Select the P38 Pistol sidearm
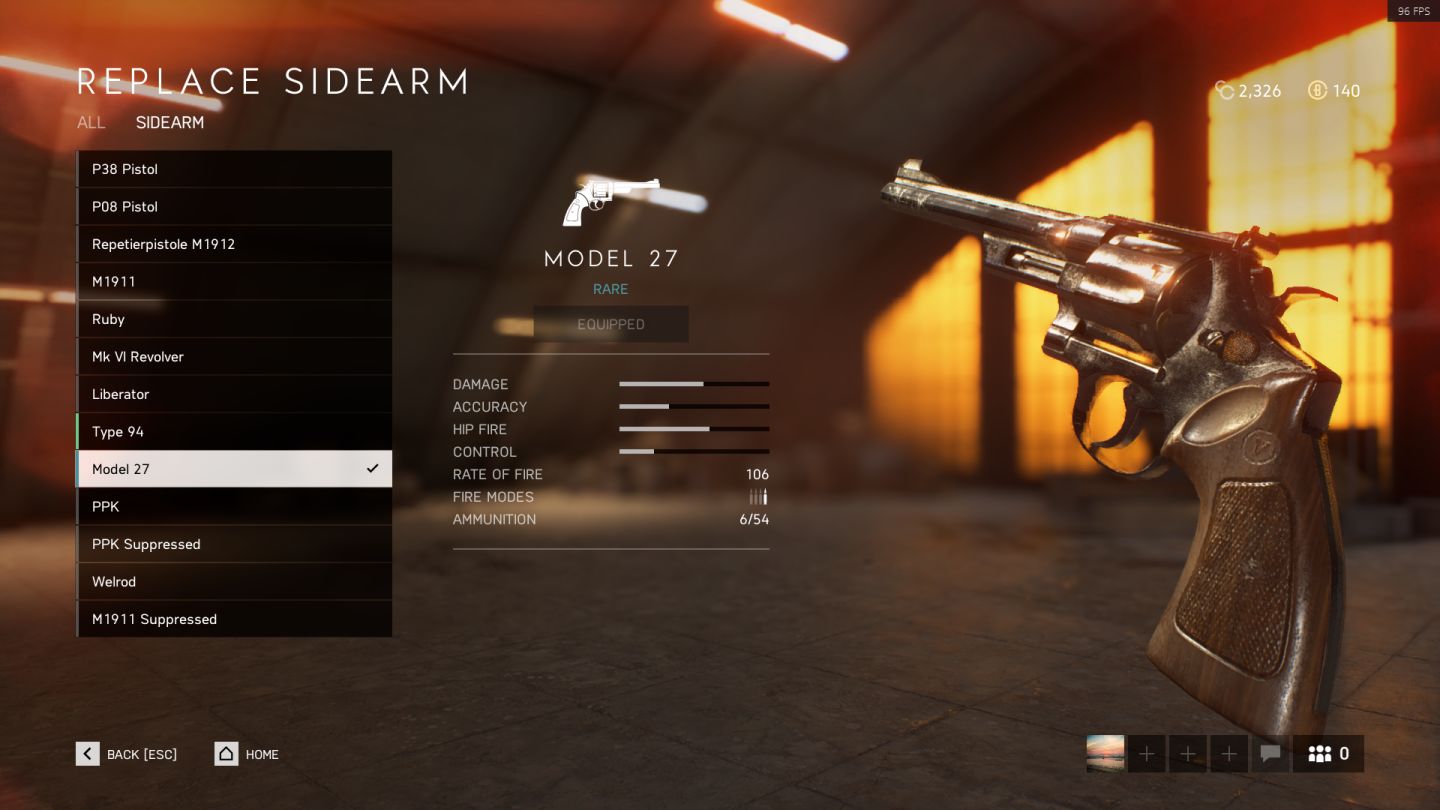The height and width of the screenshot is (810, 1440). 234,169
